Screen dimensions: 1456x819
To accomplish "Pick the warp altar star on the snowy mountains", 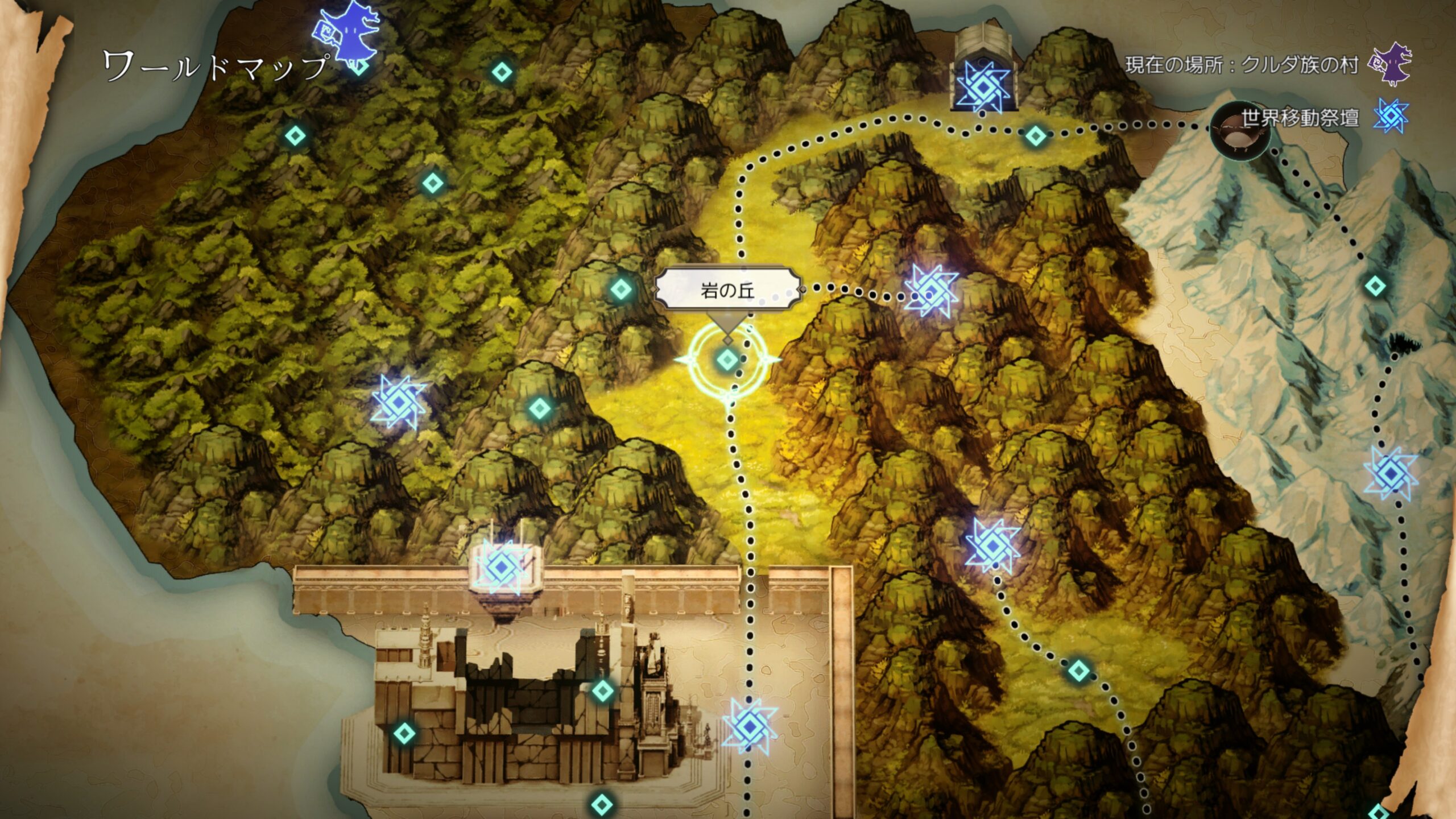I will (x=1391, y=473).
